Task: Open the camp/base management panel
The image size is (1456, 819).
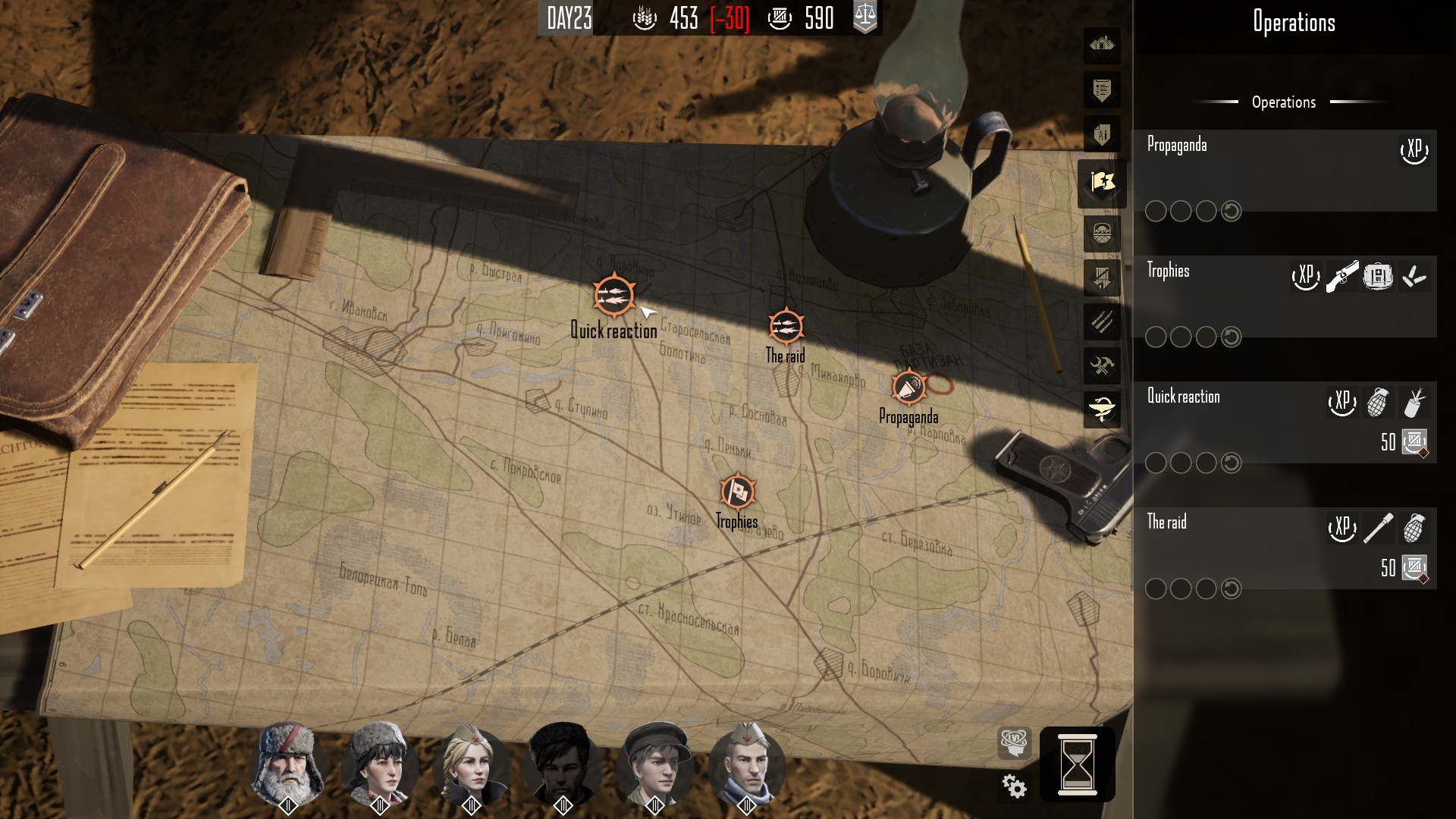Action: (1102, 47)
